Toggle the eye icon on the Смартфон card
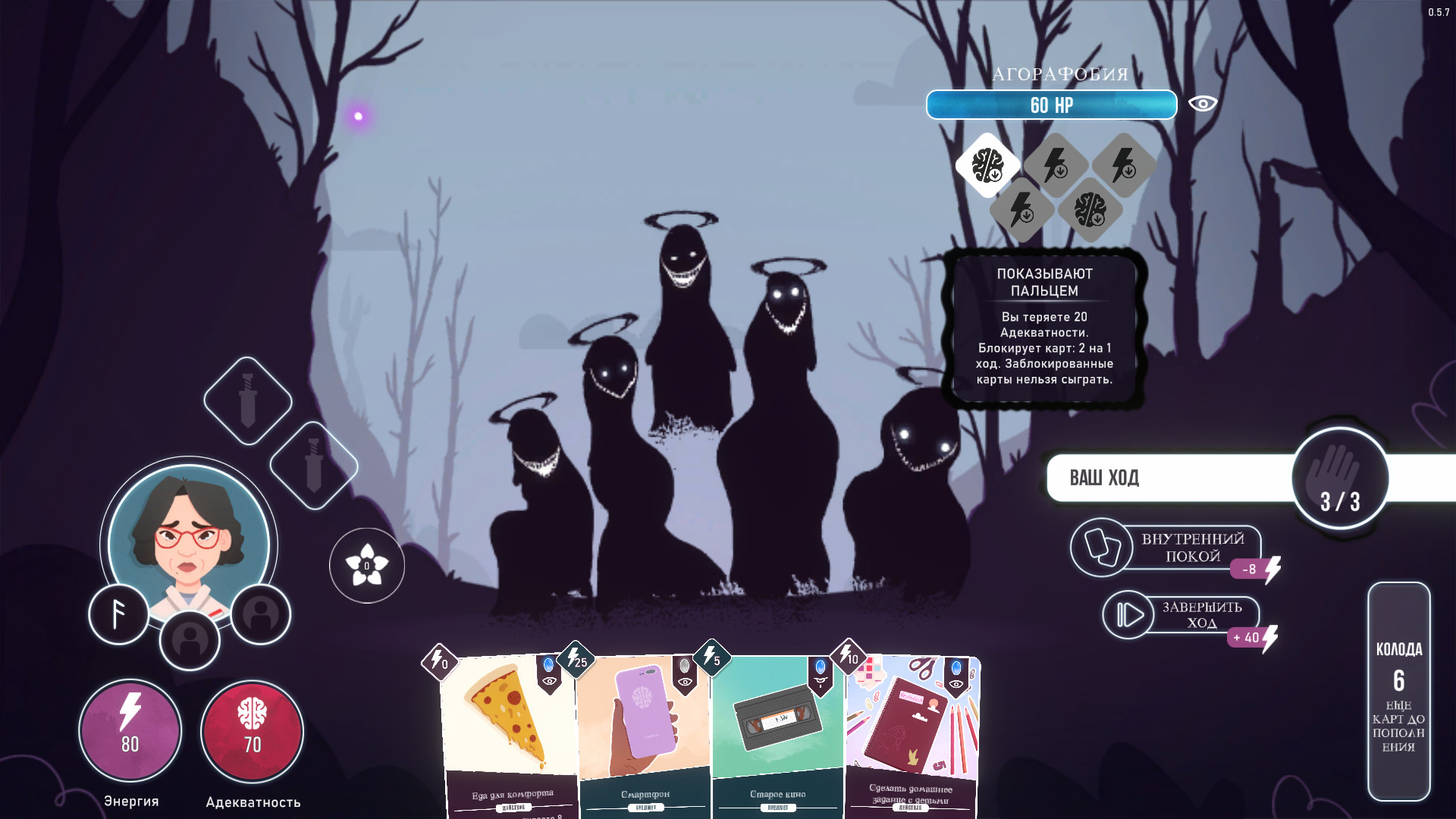 [x=685, y=682]
